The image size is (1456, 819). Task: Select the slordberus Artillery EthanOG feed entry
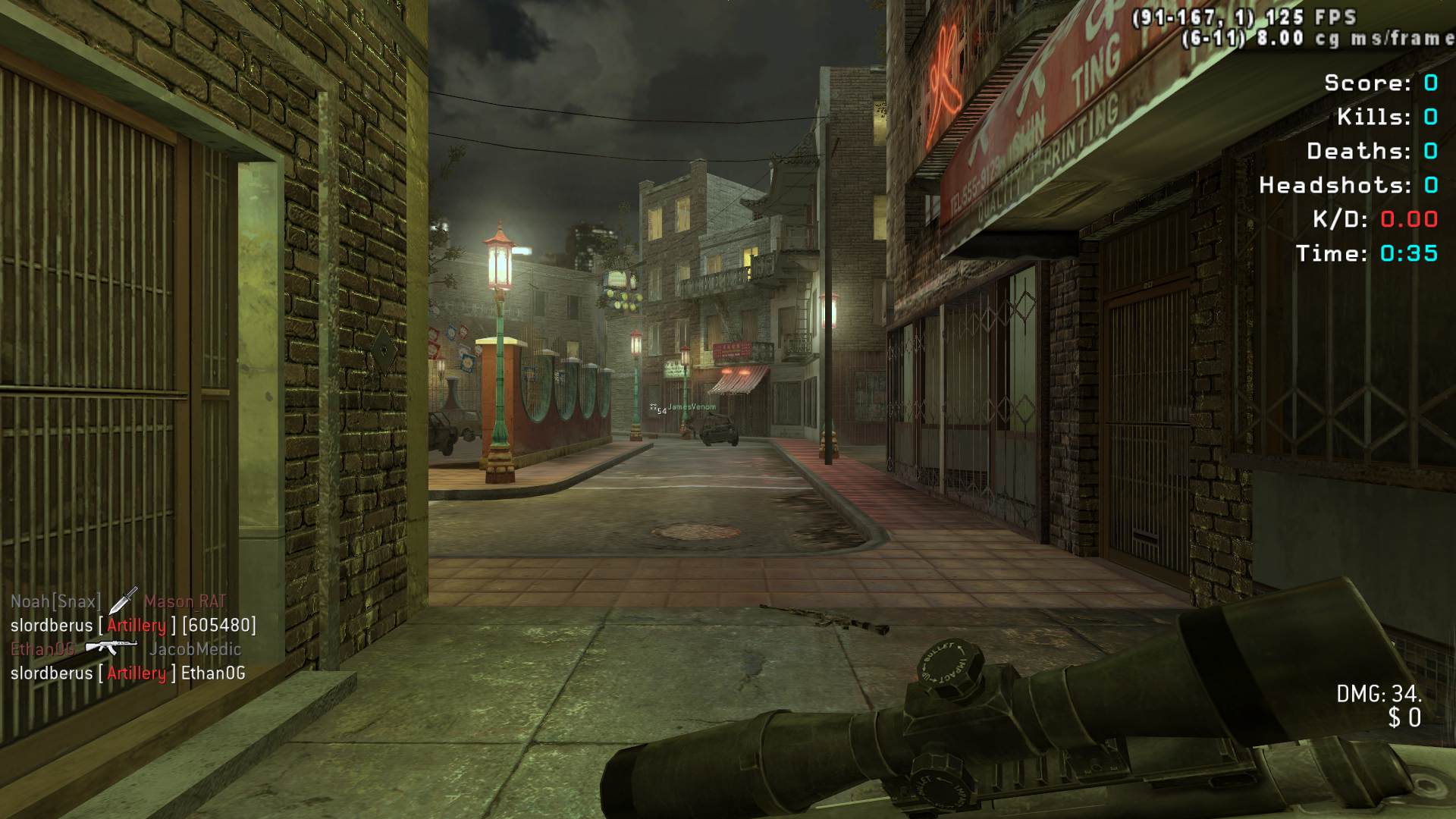(x=128, y=673)
